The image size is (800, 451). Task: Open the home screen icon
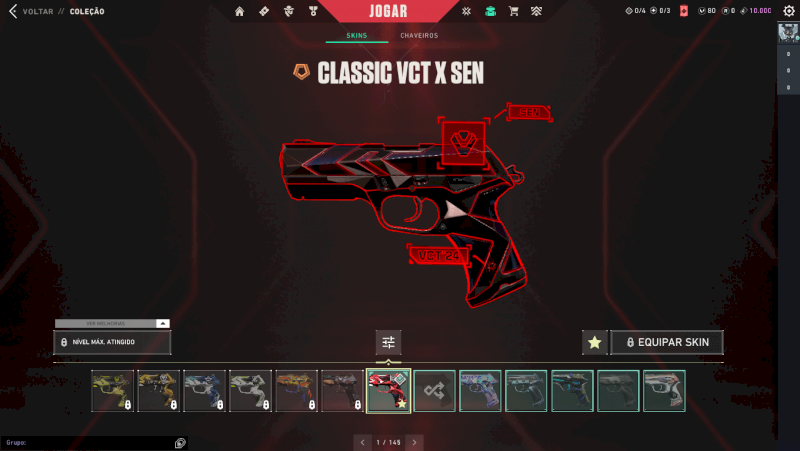[240, 11]
